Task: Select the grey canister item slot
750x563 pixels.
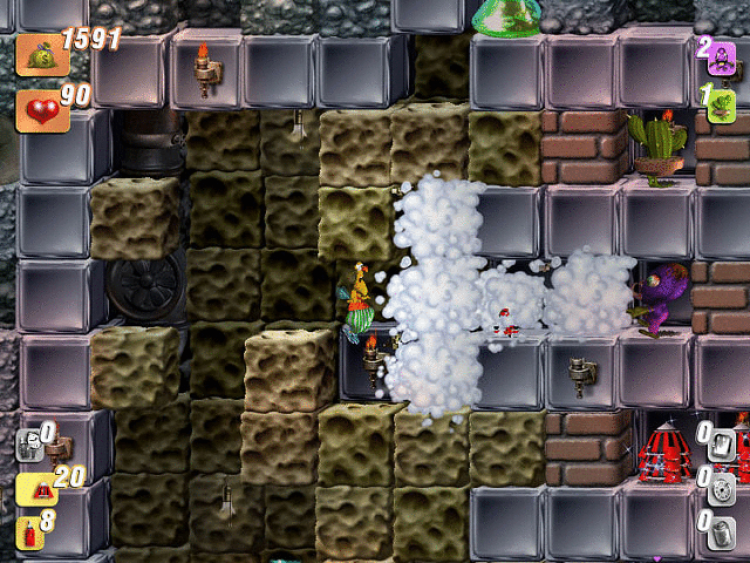Action: 722,531
